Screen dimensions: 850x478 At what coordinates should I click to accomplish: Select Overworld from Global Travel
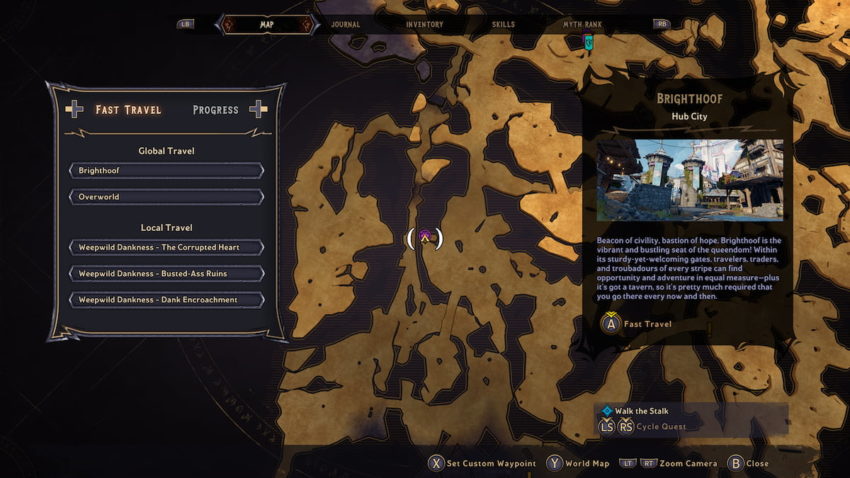pyautogui.click(x=165, y=197)
